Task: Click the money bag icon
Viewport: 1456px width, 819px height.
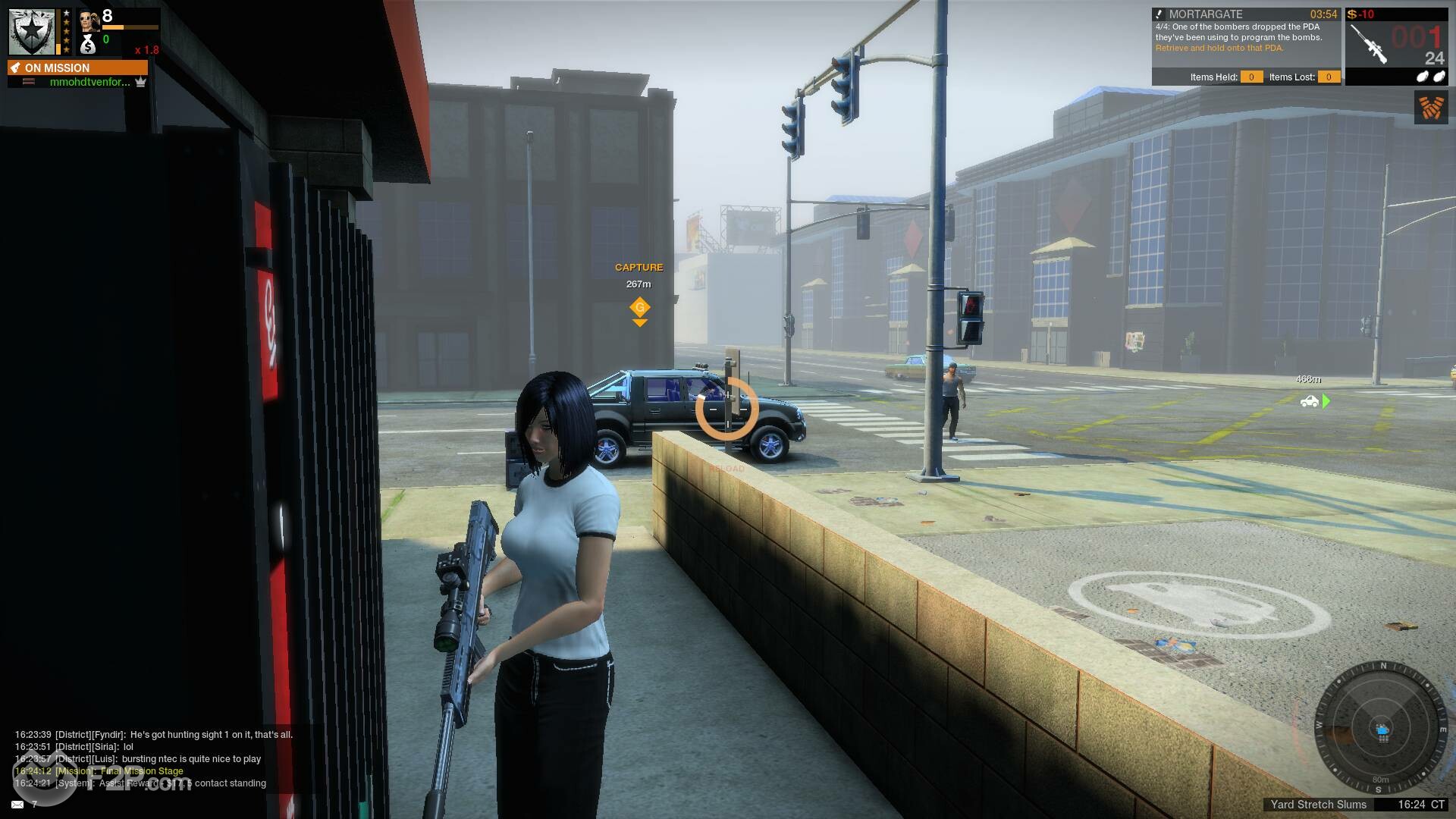Action: coord(89,44)
